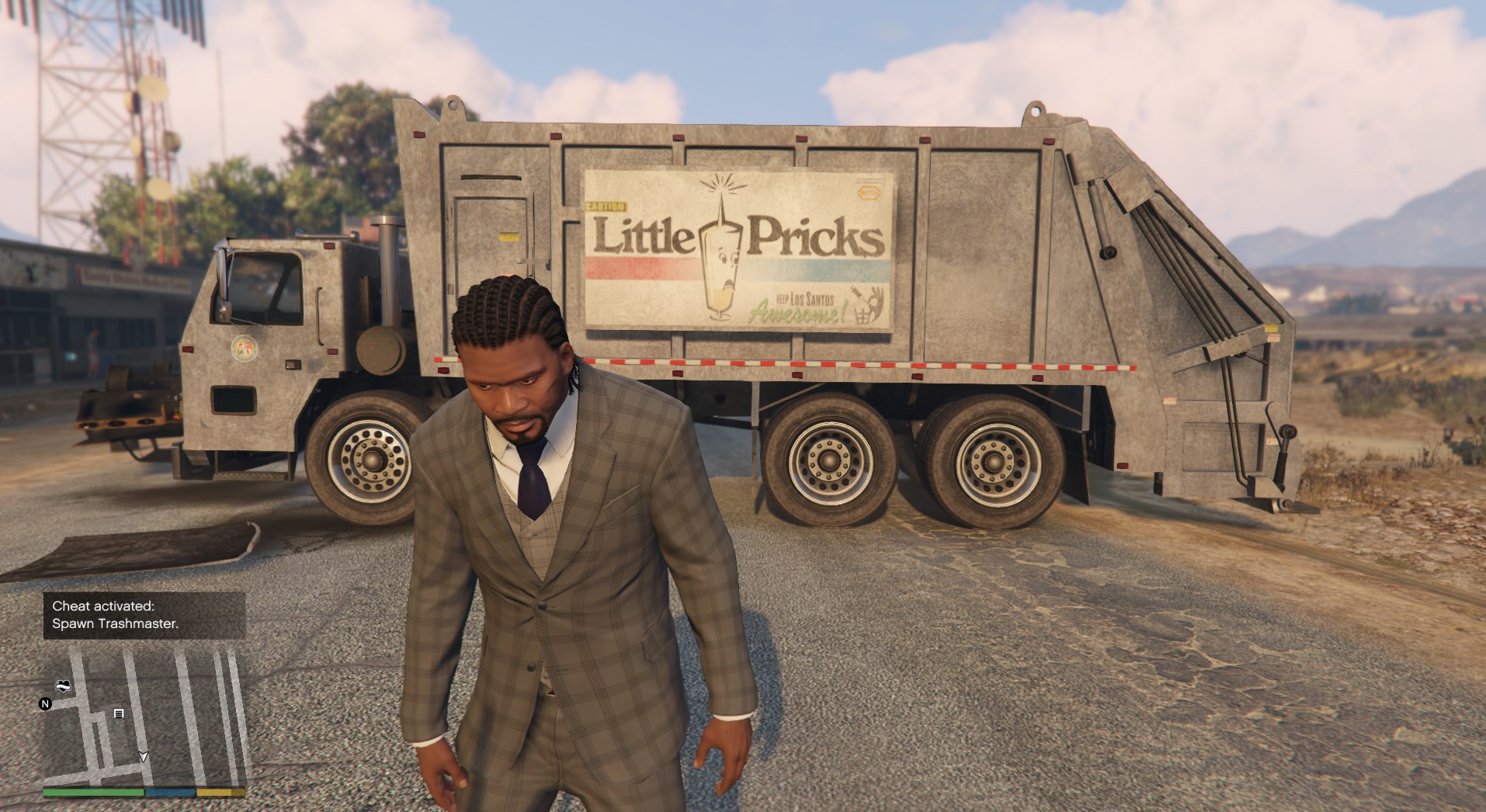
Task: Select the white player arrow on minimap
Action: tap(143, 757)
